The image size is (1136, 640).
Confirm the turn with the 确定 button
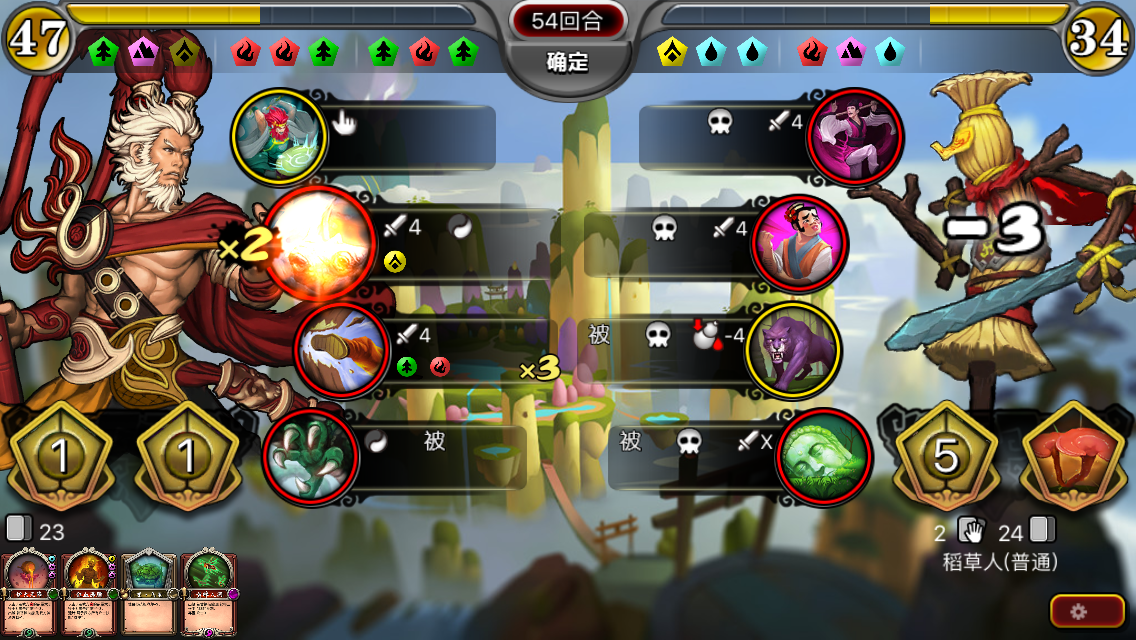tap(567, 62)
